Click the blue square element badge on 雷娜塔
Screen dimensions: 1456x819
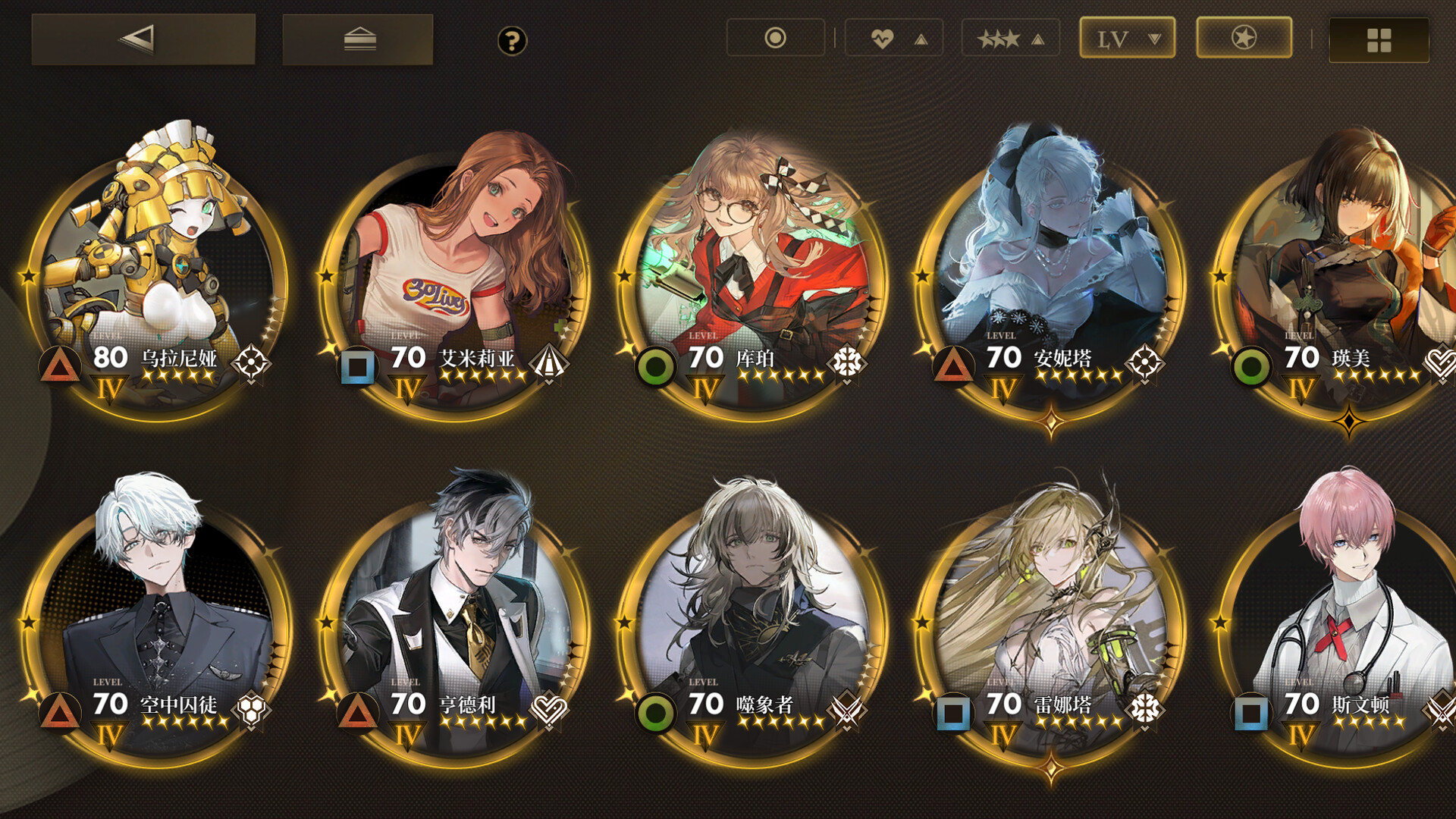pos(954,714)
